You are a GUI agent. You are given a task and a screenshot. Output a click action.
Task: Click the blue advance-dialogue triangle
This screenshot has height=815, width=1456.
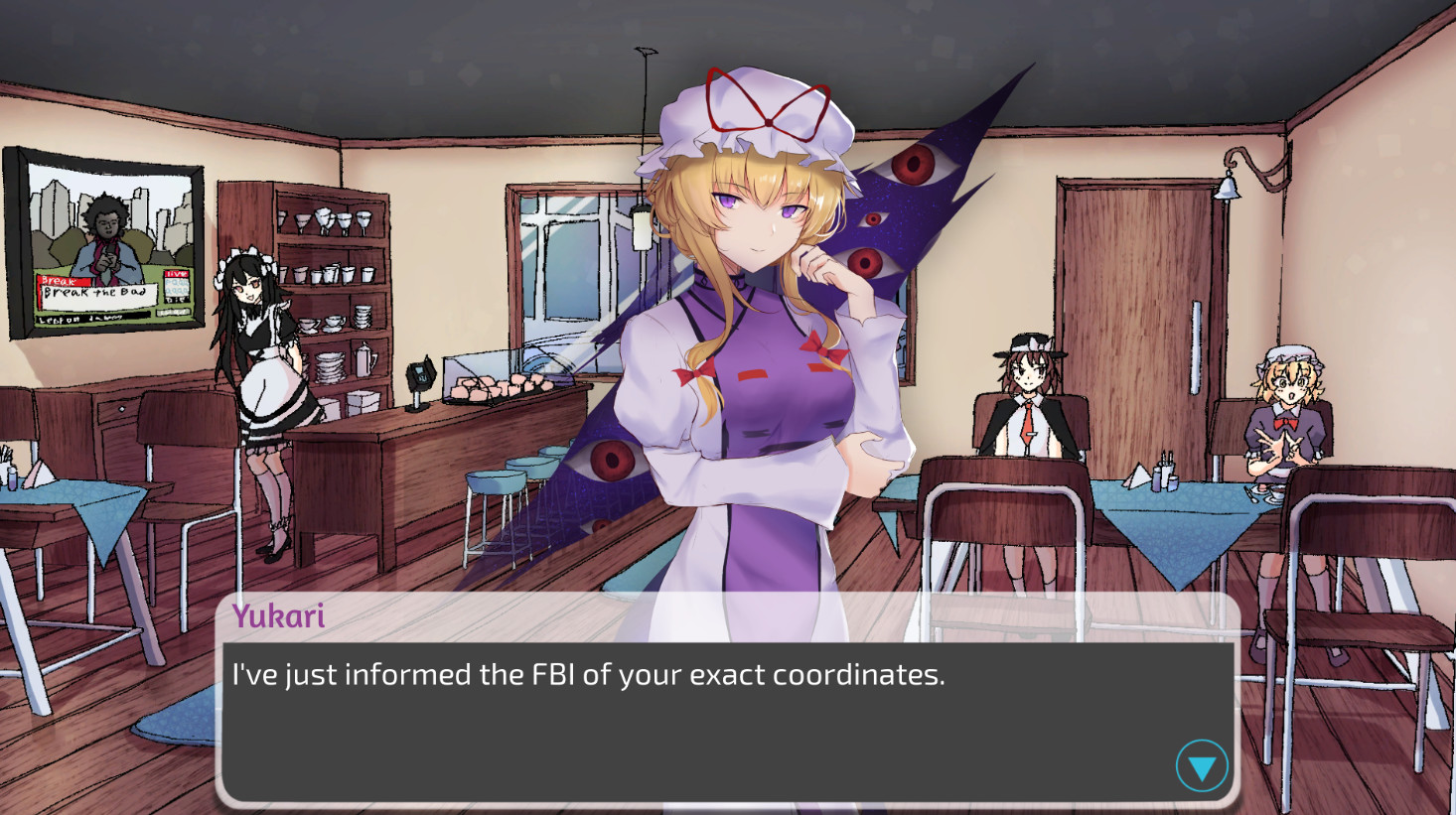point(1200,765)
